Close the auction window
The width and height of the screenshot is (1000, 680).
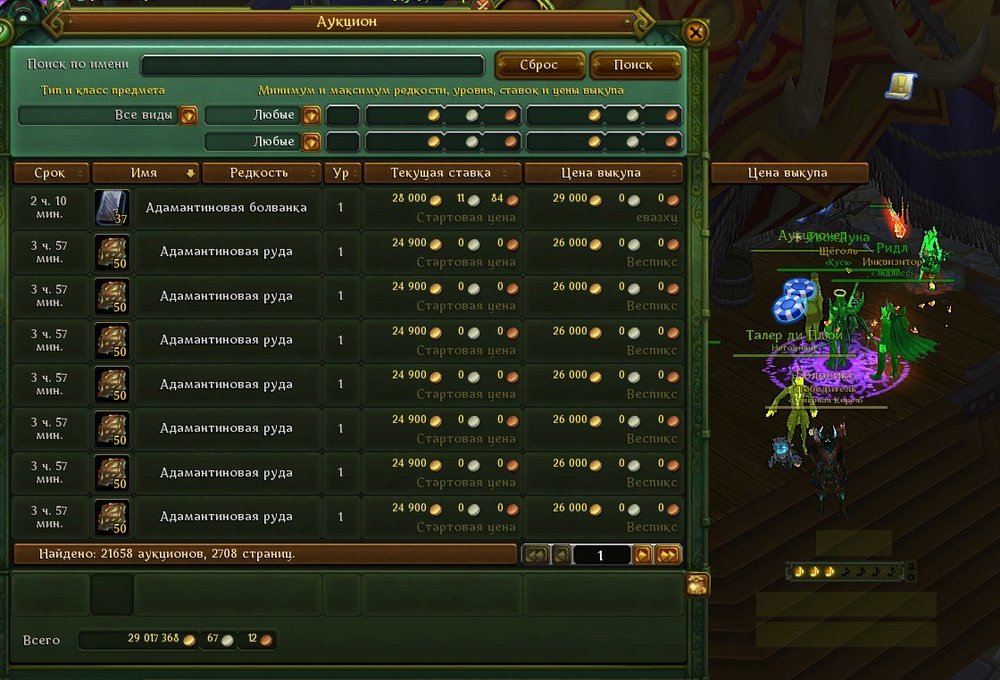click(x=696, y=32)
